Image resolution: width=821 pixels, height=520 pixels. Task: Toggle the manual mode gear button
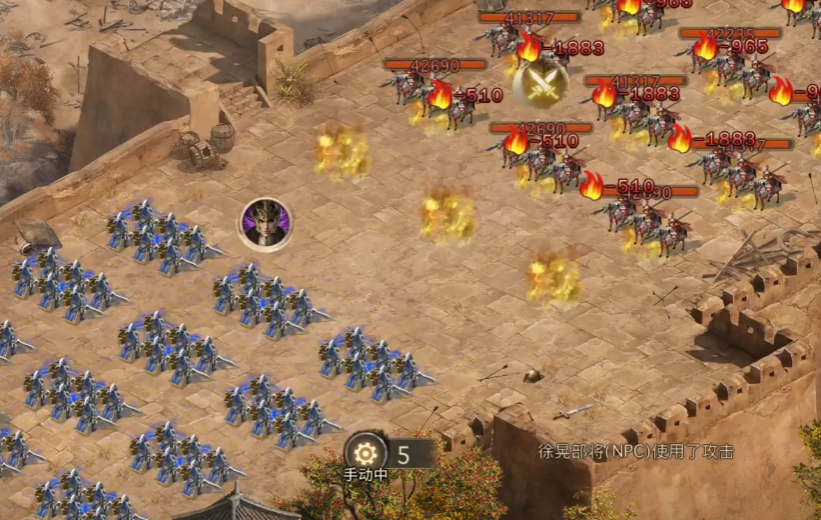click(x=366, y=452)
